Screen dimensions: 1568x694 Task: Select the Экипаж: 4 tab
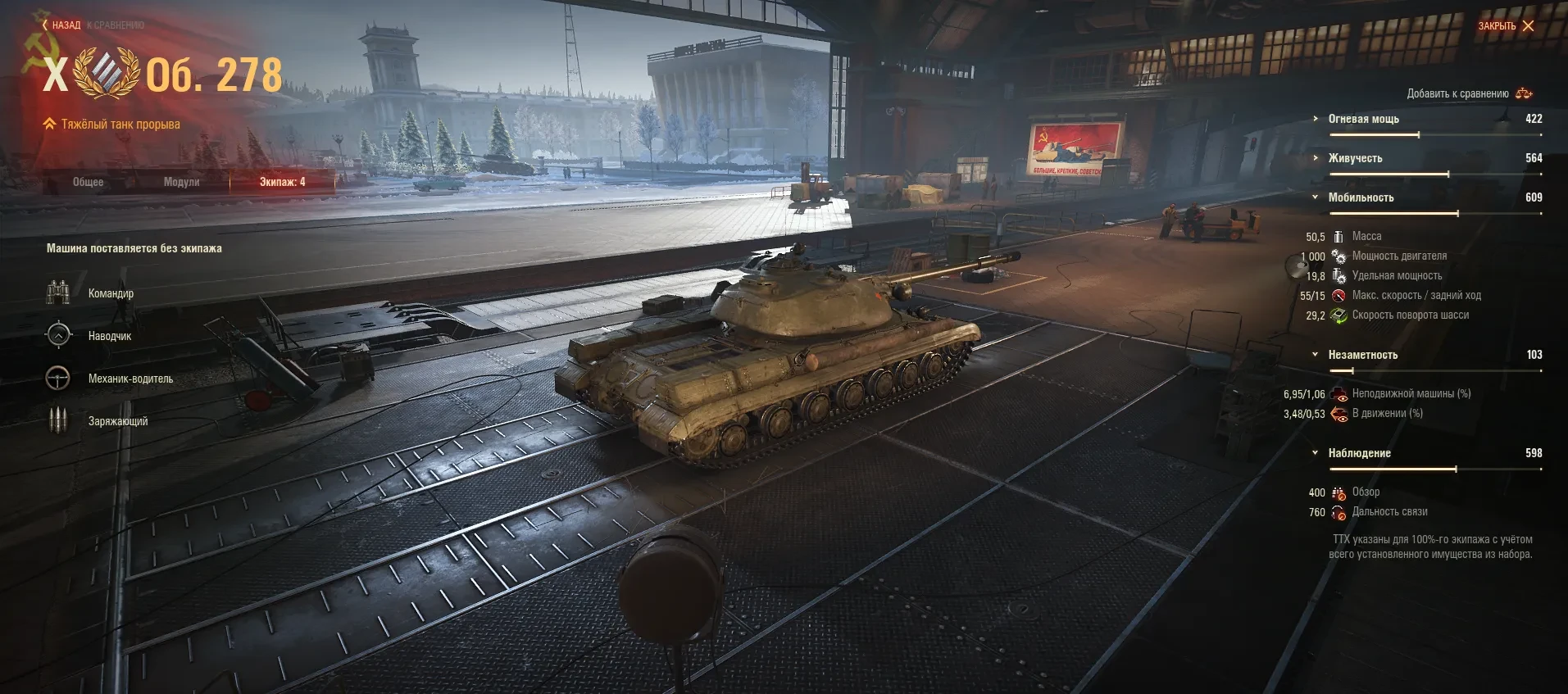[x=282, y=182]
